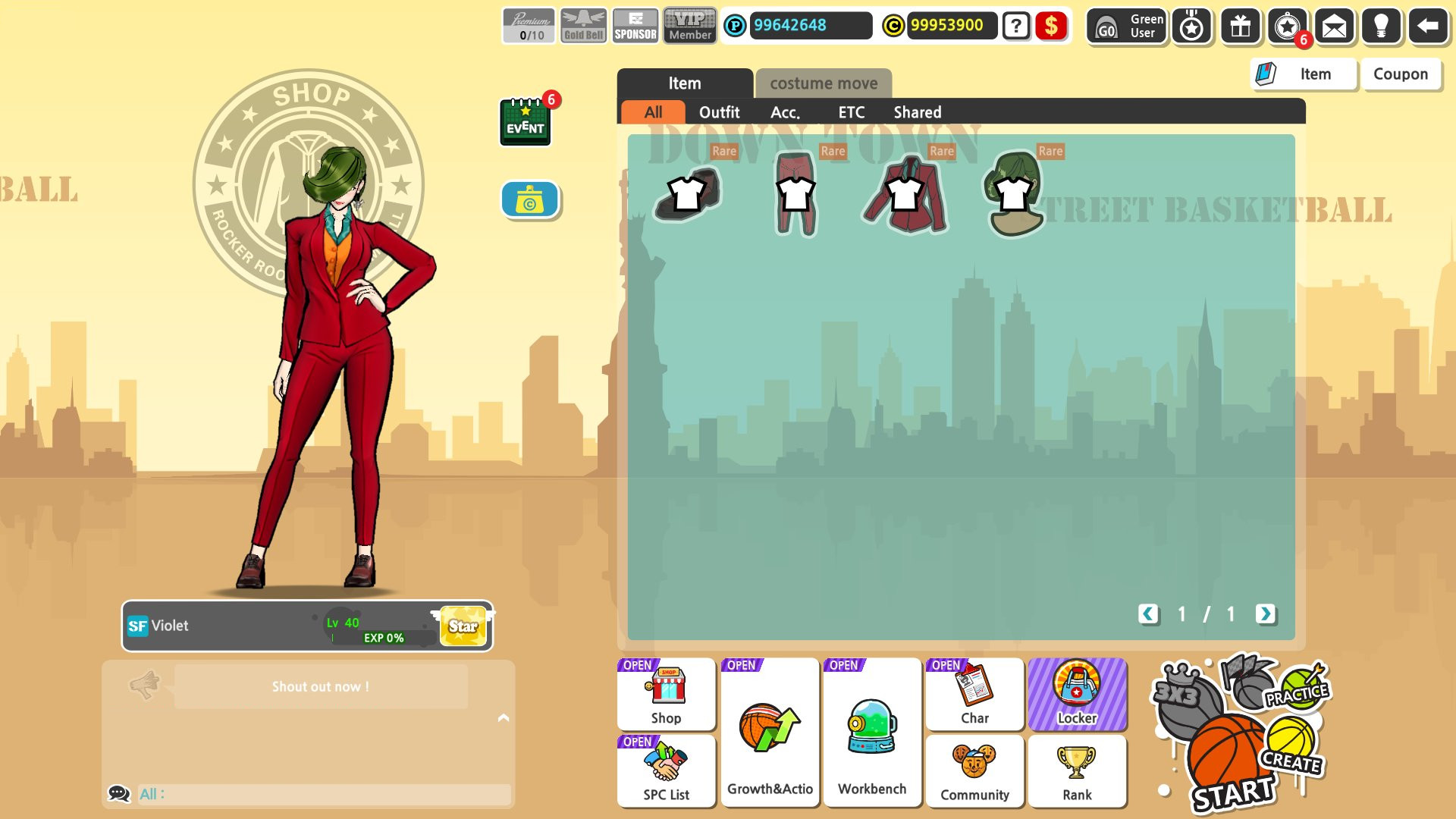Select the Shared category tab
The width and height of the screenshot is (1456, 819).
(x=917, y=111)
